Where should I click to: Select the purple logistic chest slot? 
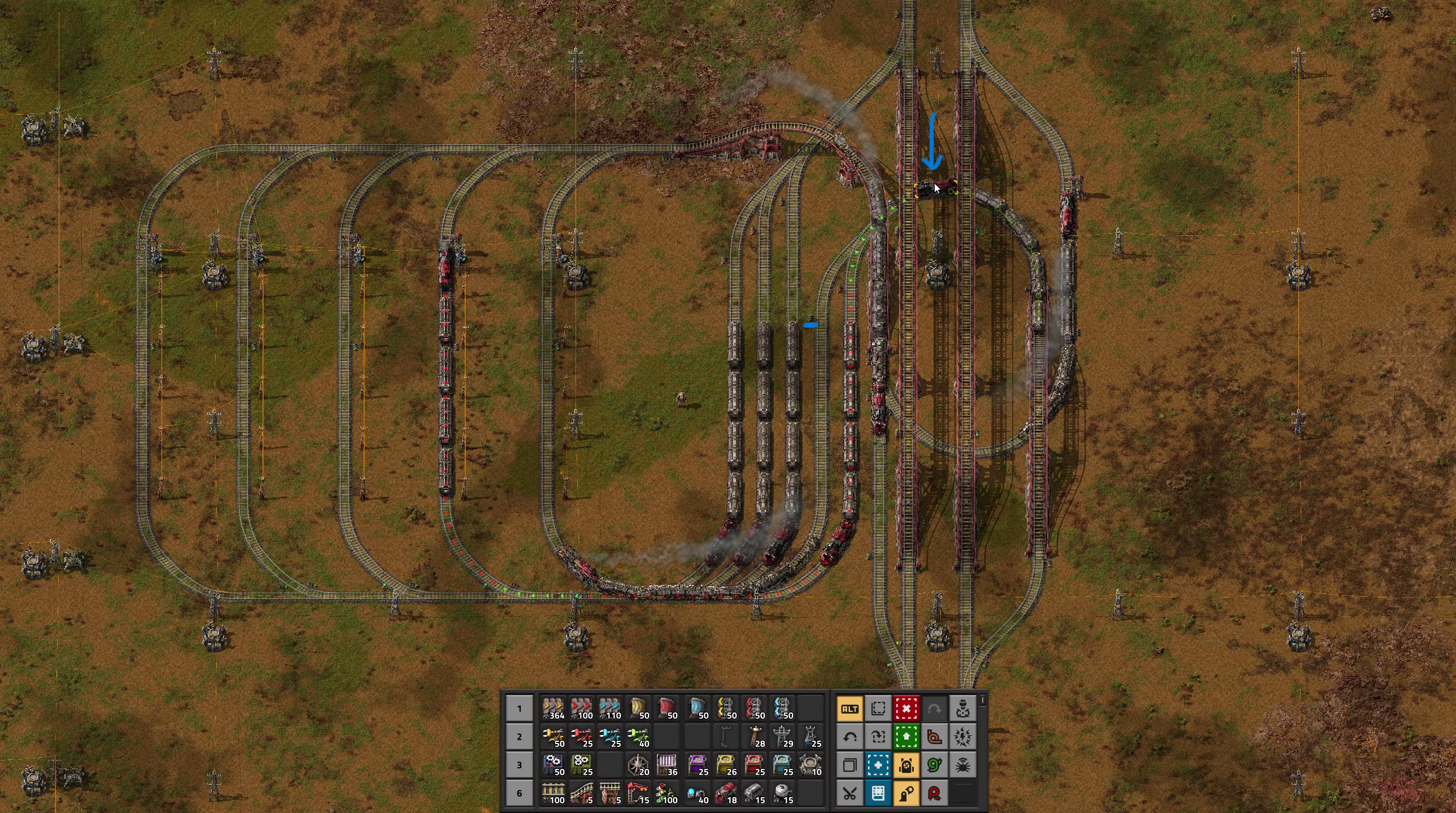click(x=698, y=765)
